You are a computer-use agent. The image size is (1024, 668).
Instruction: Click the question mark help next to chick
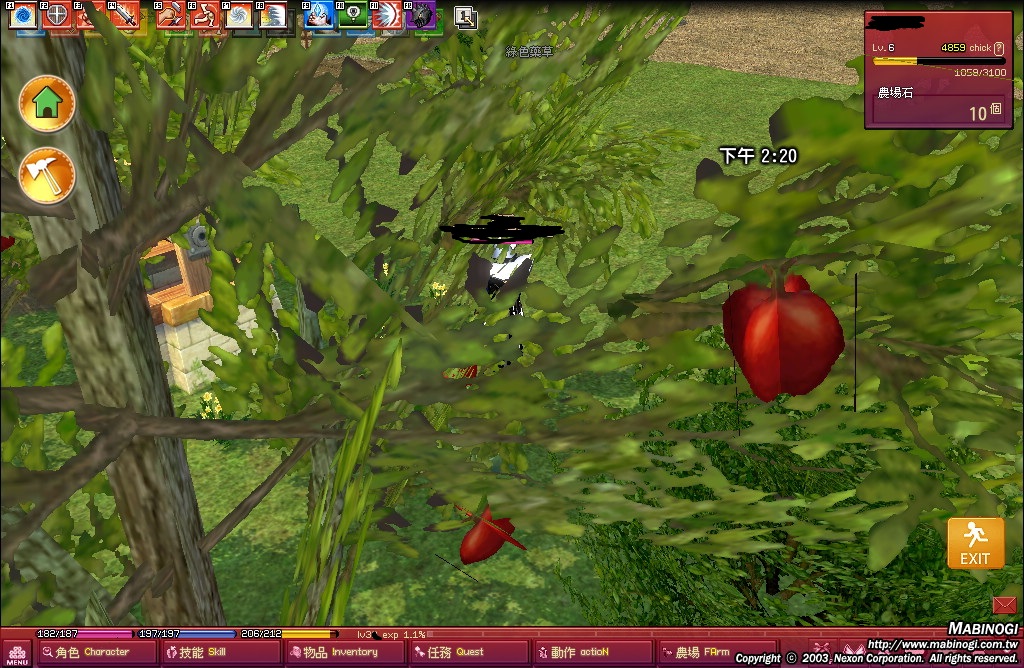(x=999, y=48)
